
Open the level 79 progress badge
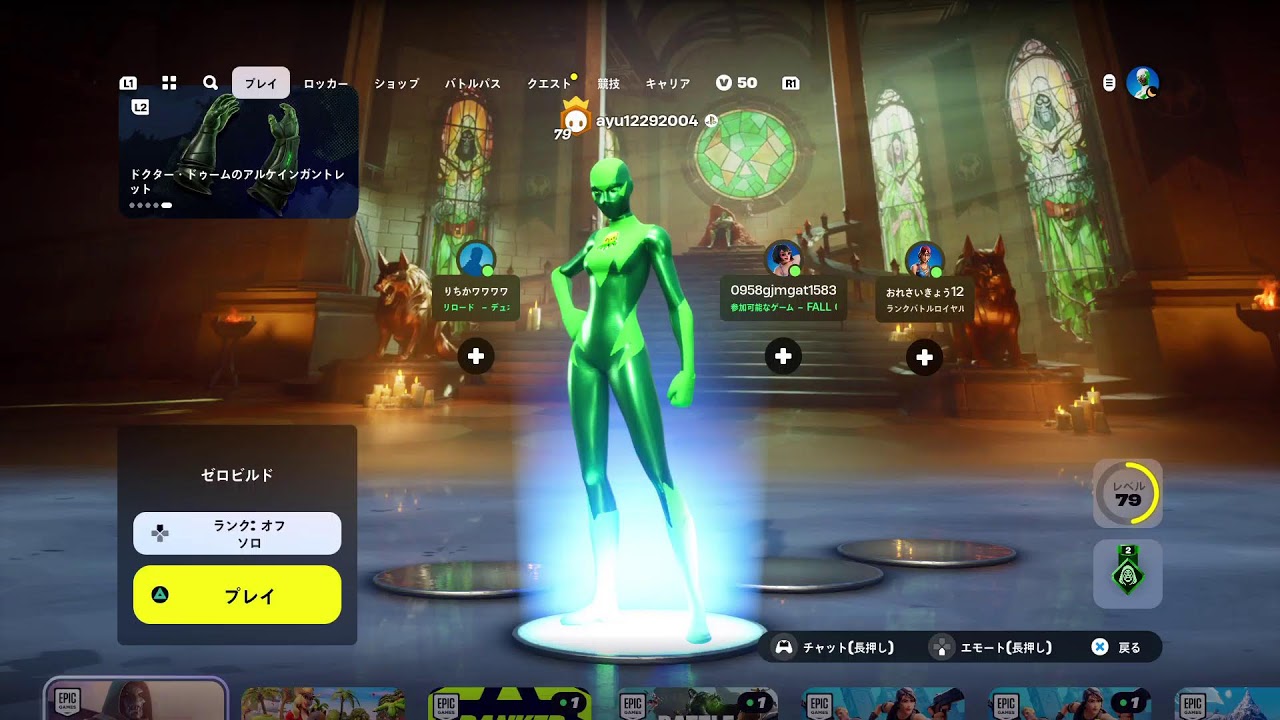tap(1128, 493)
